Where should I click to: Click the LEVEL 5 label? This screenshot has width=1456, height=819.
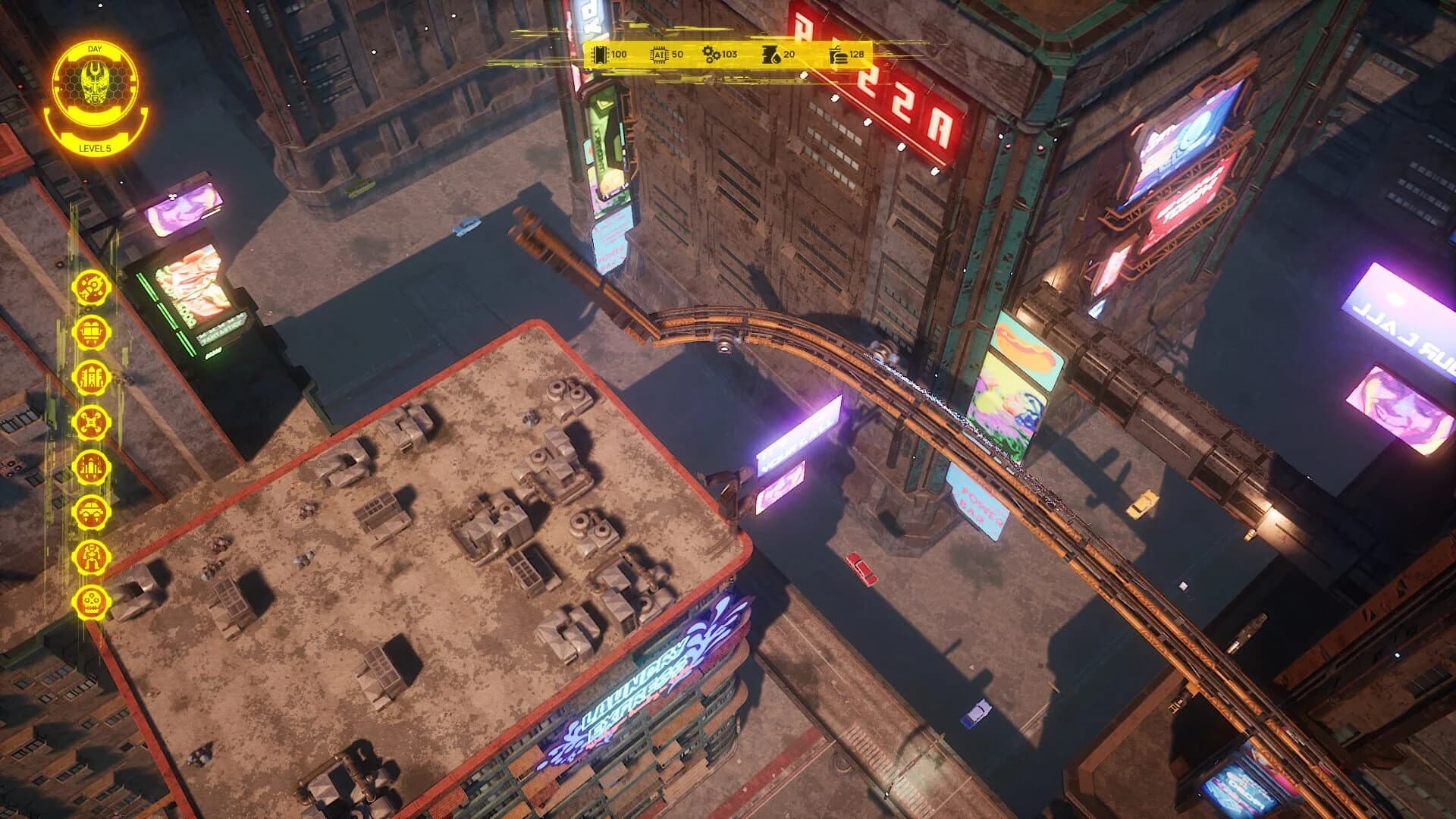[96, 149]
